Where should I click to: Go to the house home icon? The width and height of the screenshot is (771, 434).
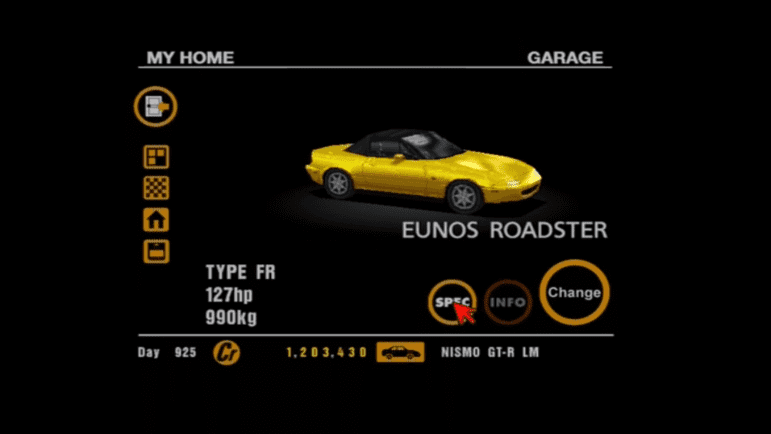[x=156, y=219]
